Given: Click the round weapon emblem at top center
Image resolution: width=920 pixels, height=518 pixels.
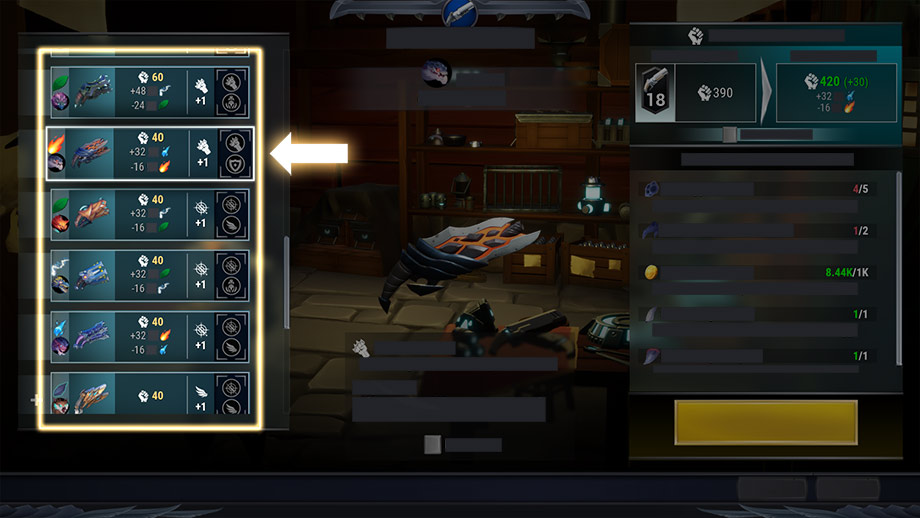Looking at the screenshot, I should tap(459, 11).
